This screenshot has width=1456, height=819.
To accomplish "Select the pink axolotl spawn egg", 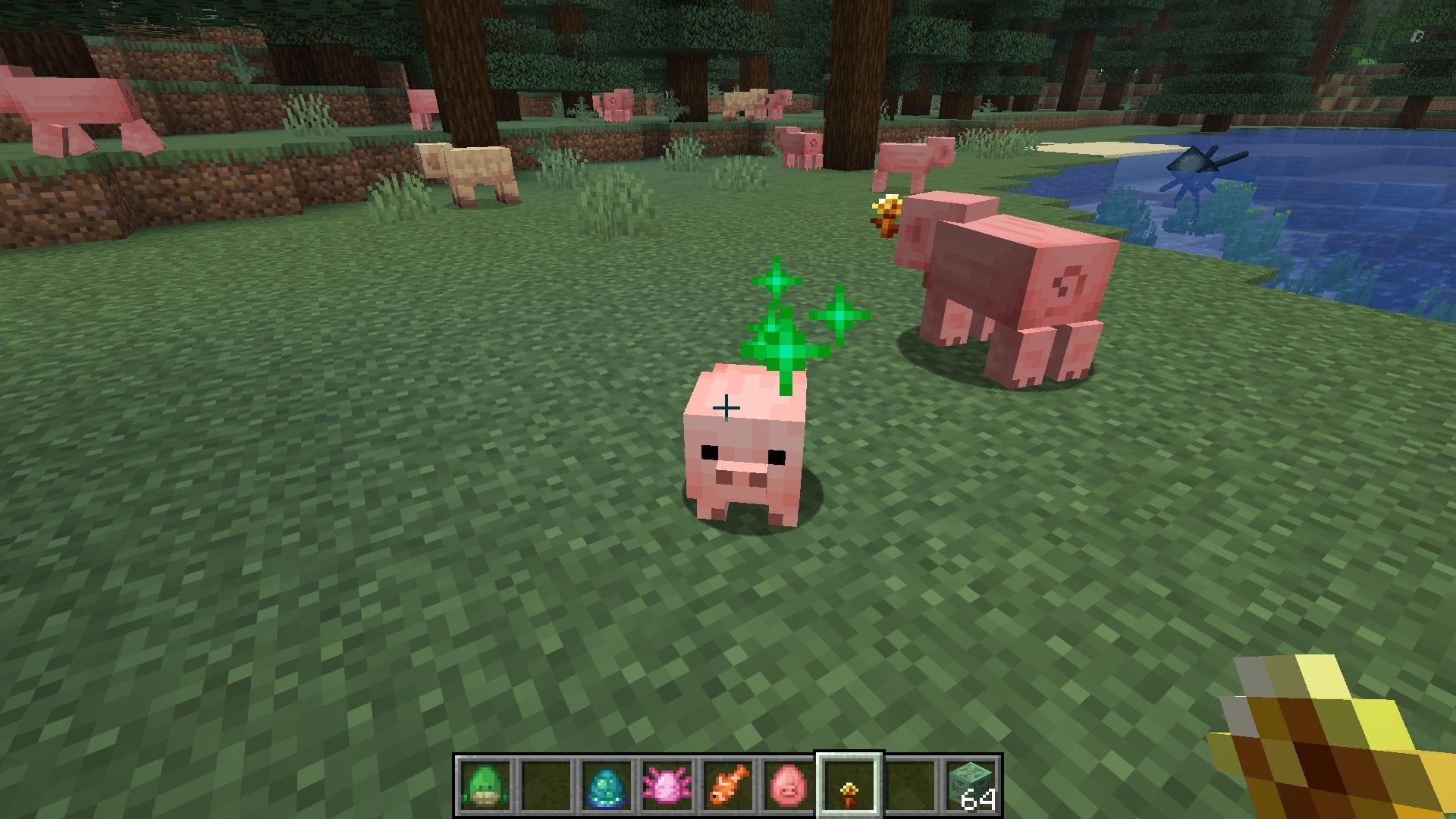I will click(667, 786).
